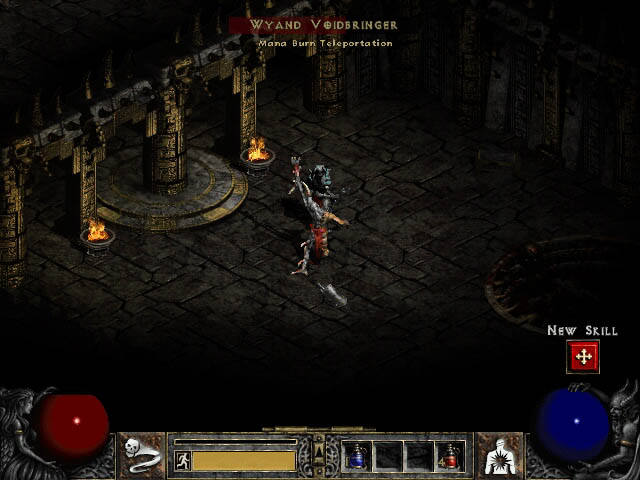Use the red healing potion in the belt
640x480 pixels.
(449, 456)
